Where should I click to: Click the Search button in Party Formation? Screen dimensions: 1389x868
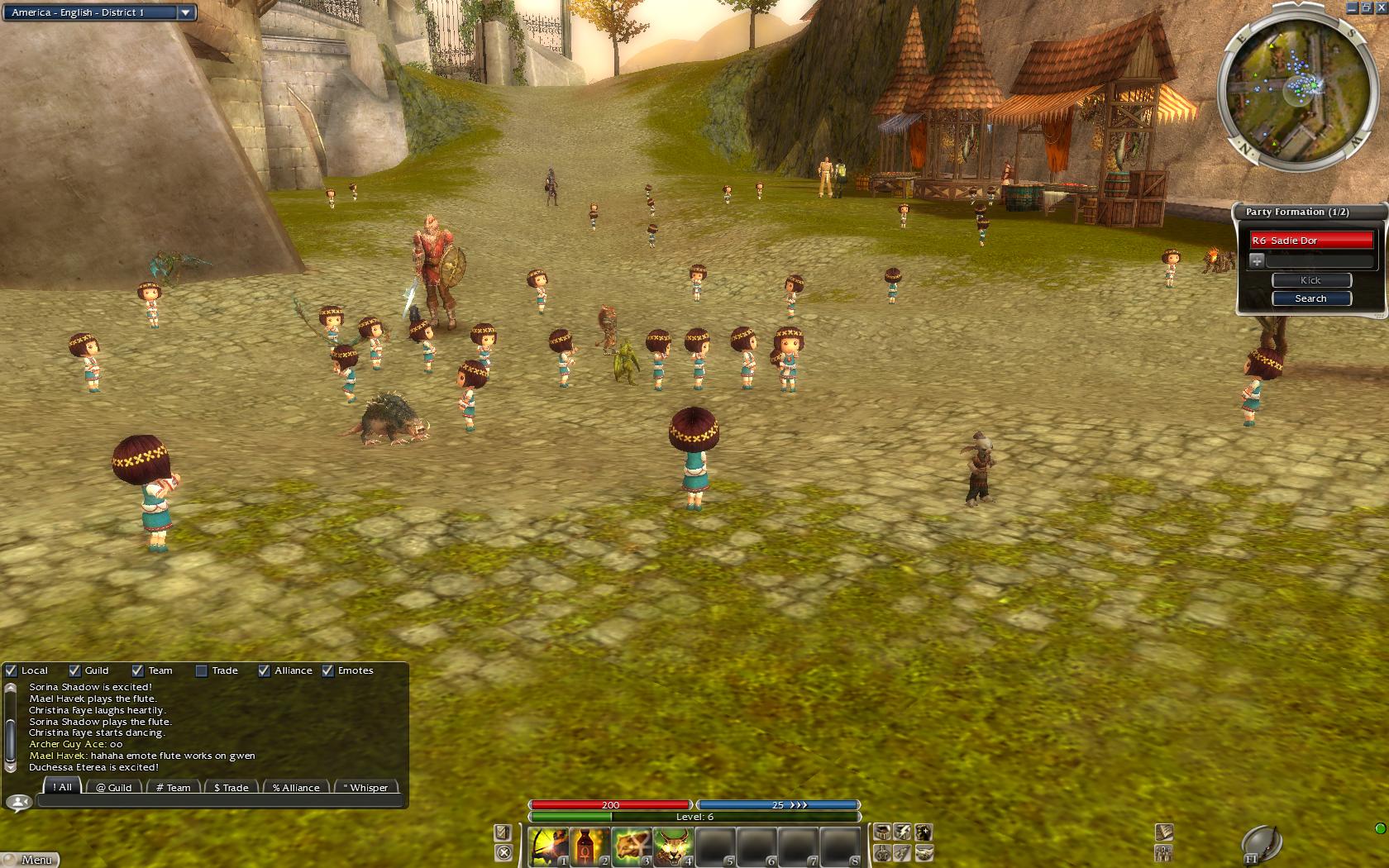click(1310, 298)
